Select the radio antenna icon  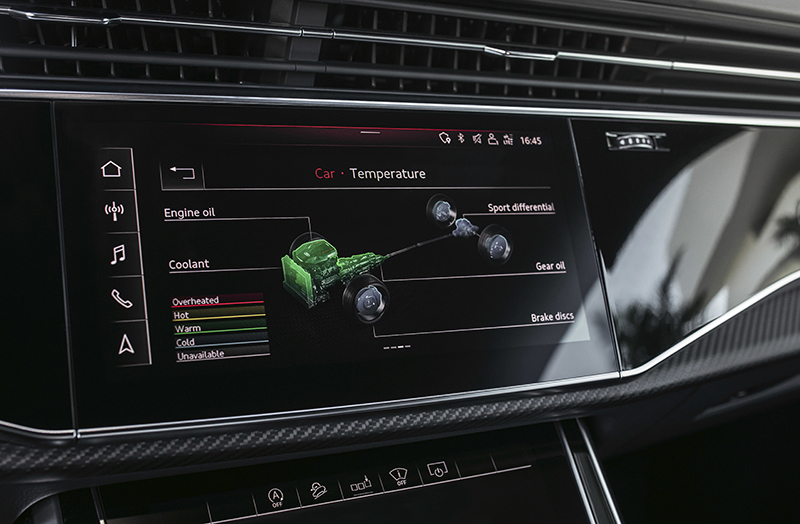pos(114,211)
